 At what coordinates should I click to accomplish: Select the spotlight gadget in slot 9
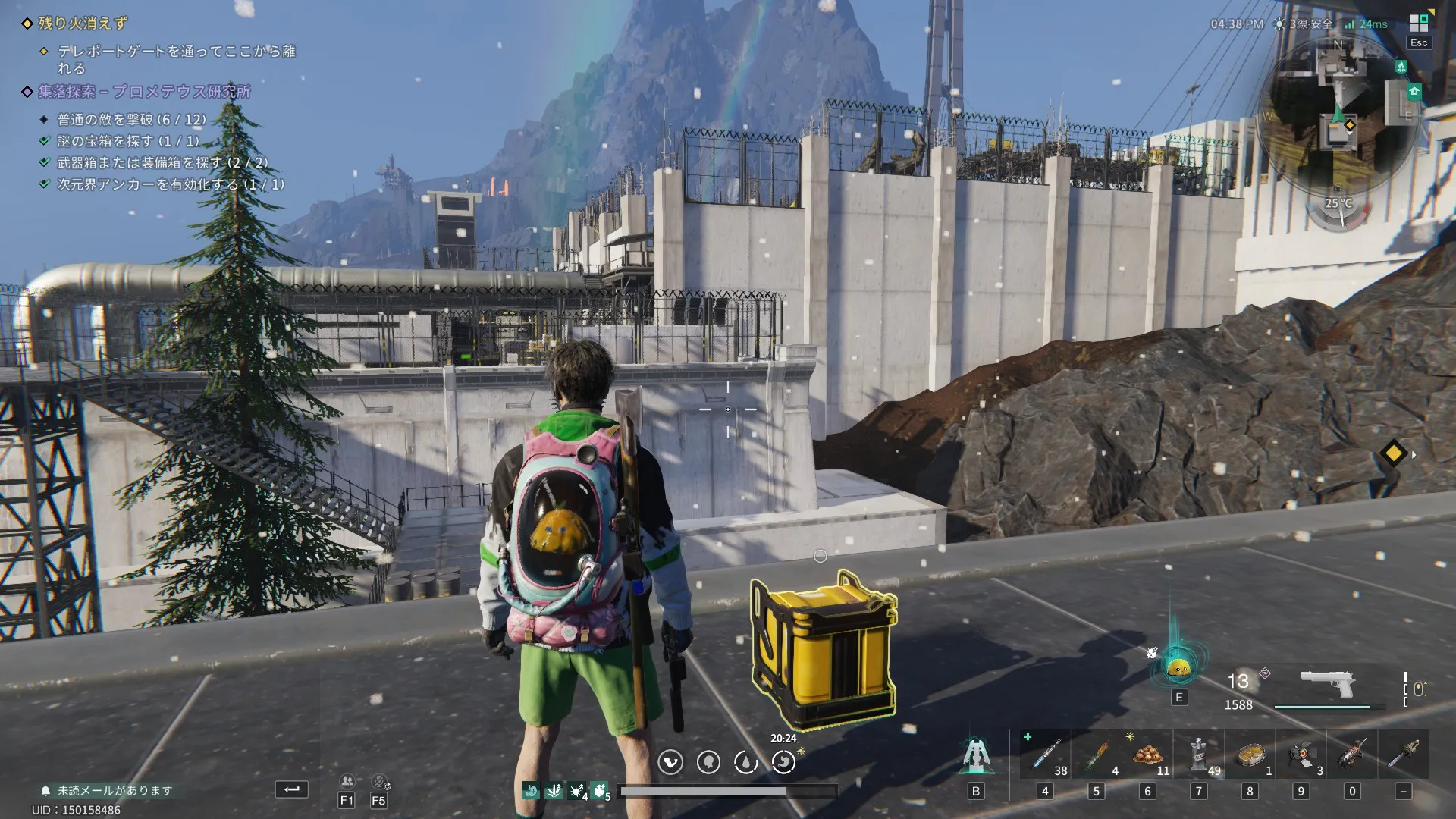click(1301, 755)
